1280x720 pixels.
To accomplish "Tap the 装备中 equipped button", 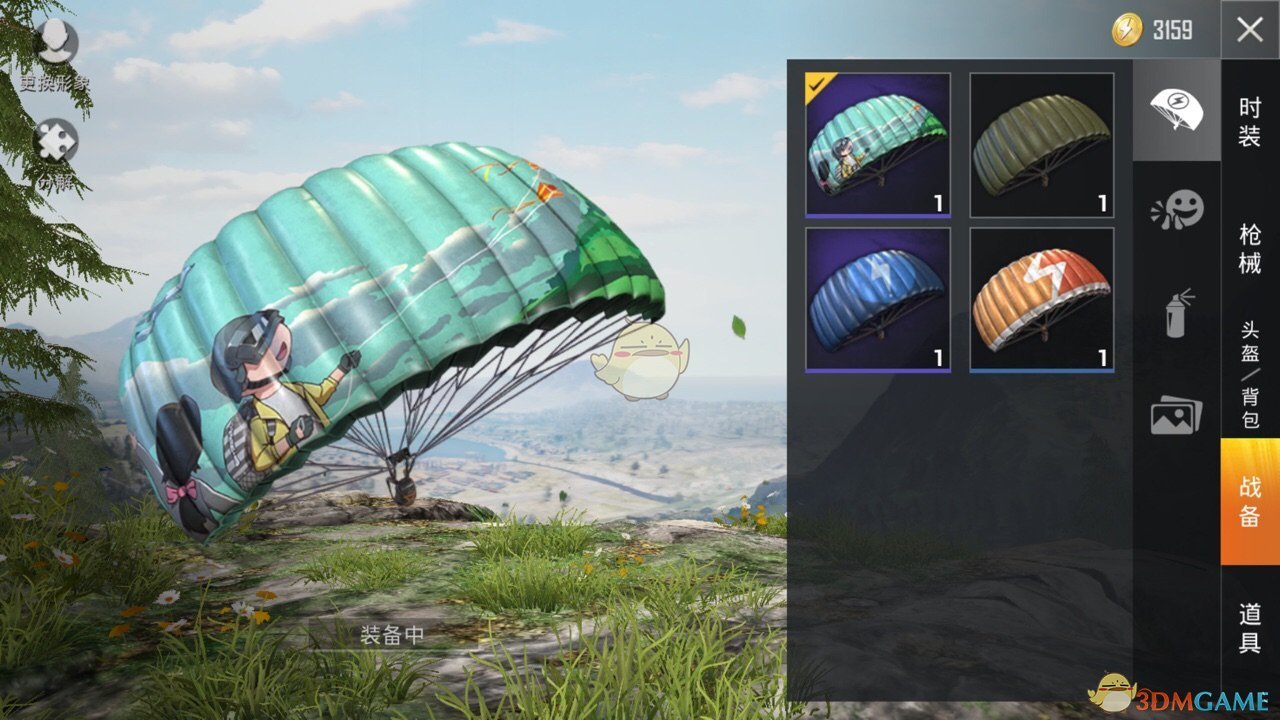I will coord(393,636).
